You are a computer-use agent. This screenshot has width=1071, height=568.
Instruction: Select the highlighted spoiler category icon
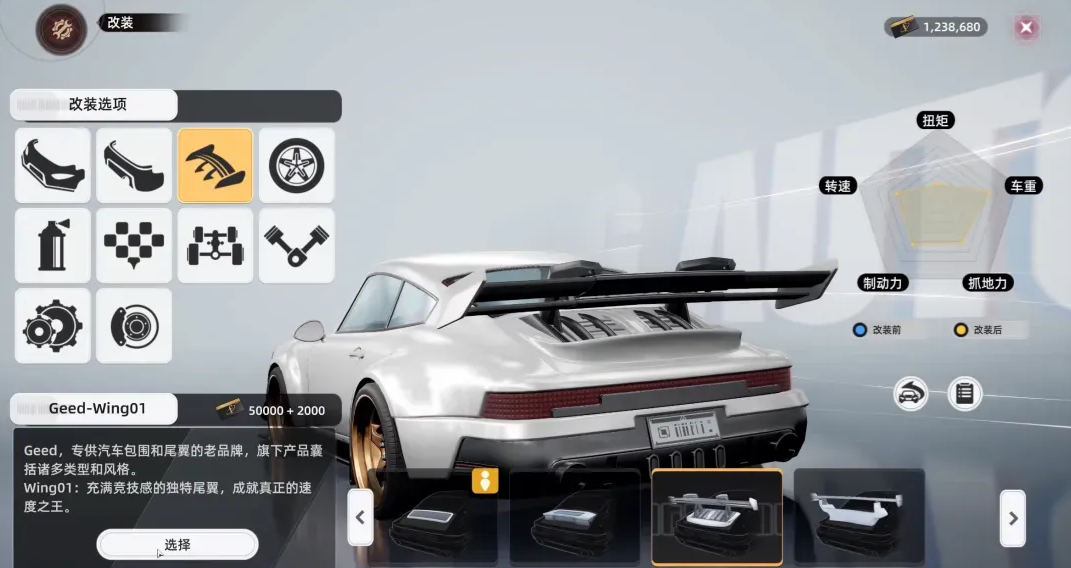pos(215,166)
